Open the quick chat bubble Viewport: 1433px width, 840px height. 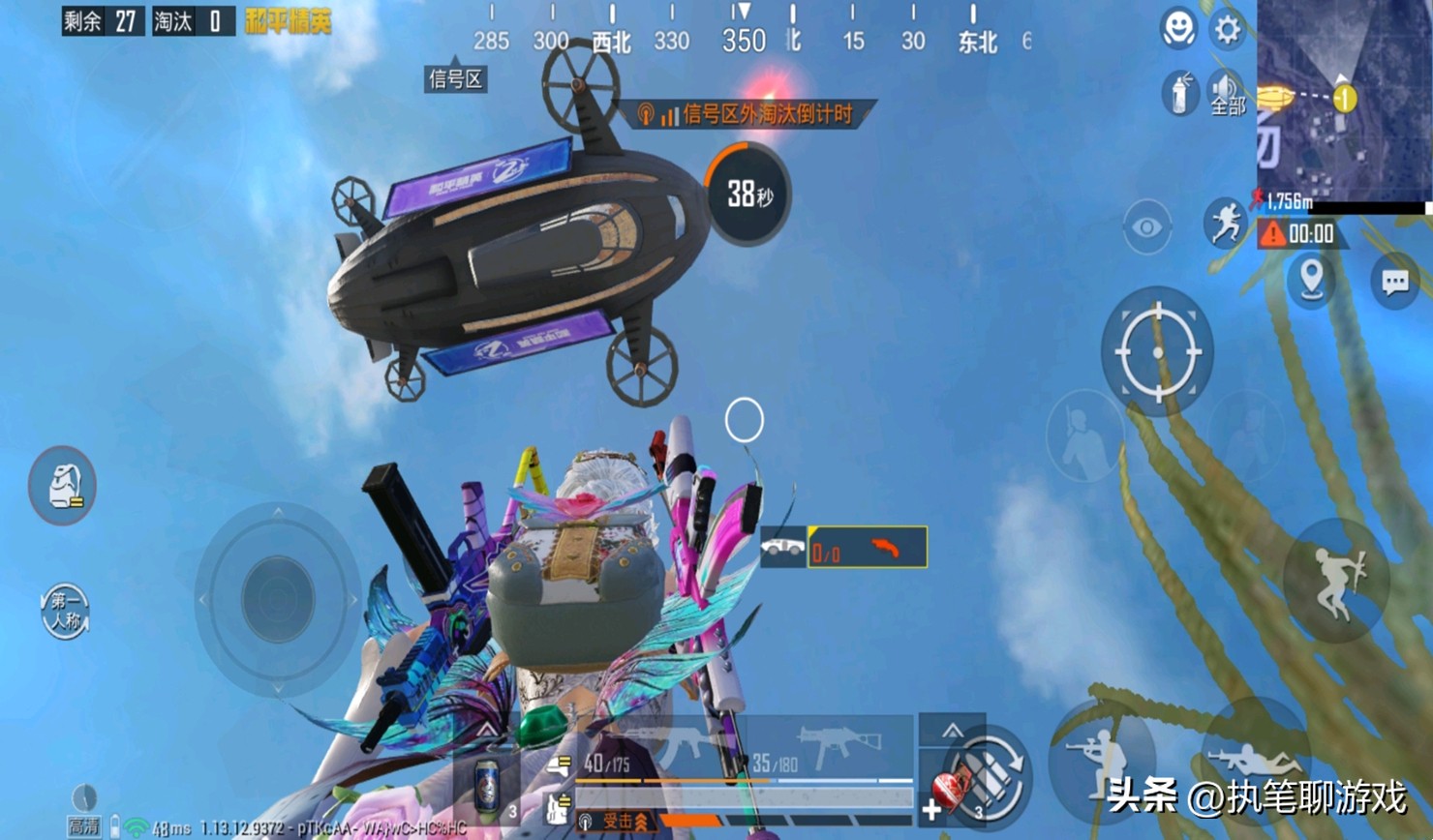pyautogui.click(x=1394, y=282)
